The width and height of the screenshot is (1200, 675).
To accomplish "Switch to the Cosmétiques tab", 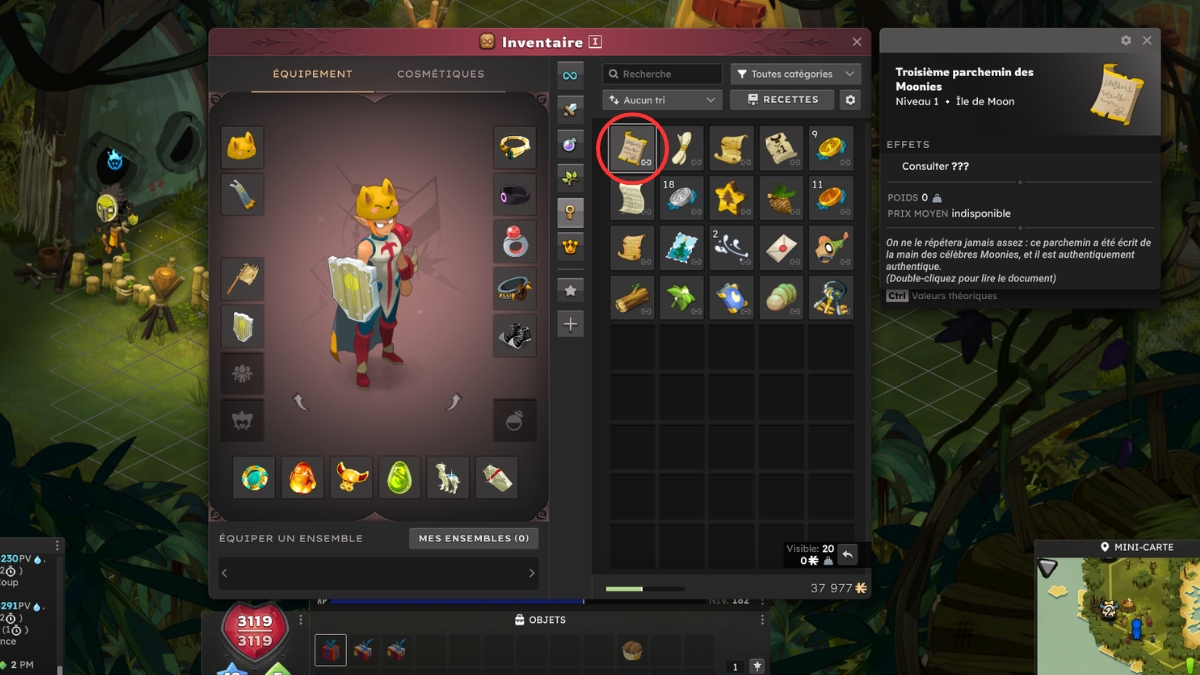I will coord(440,74).
